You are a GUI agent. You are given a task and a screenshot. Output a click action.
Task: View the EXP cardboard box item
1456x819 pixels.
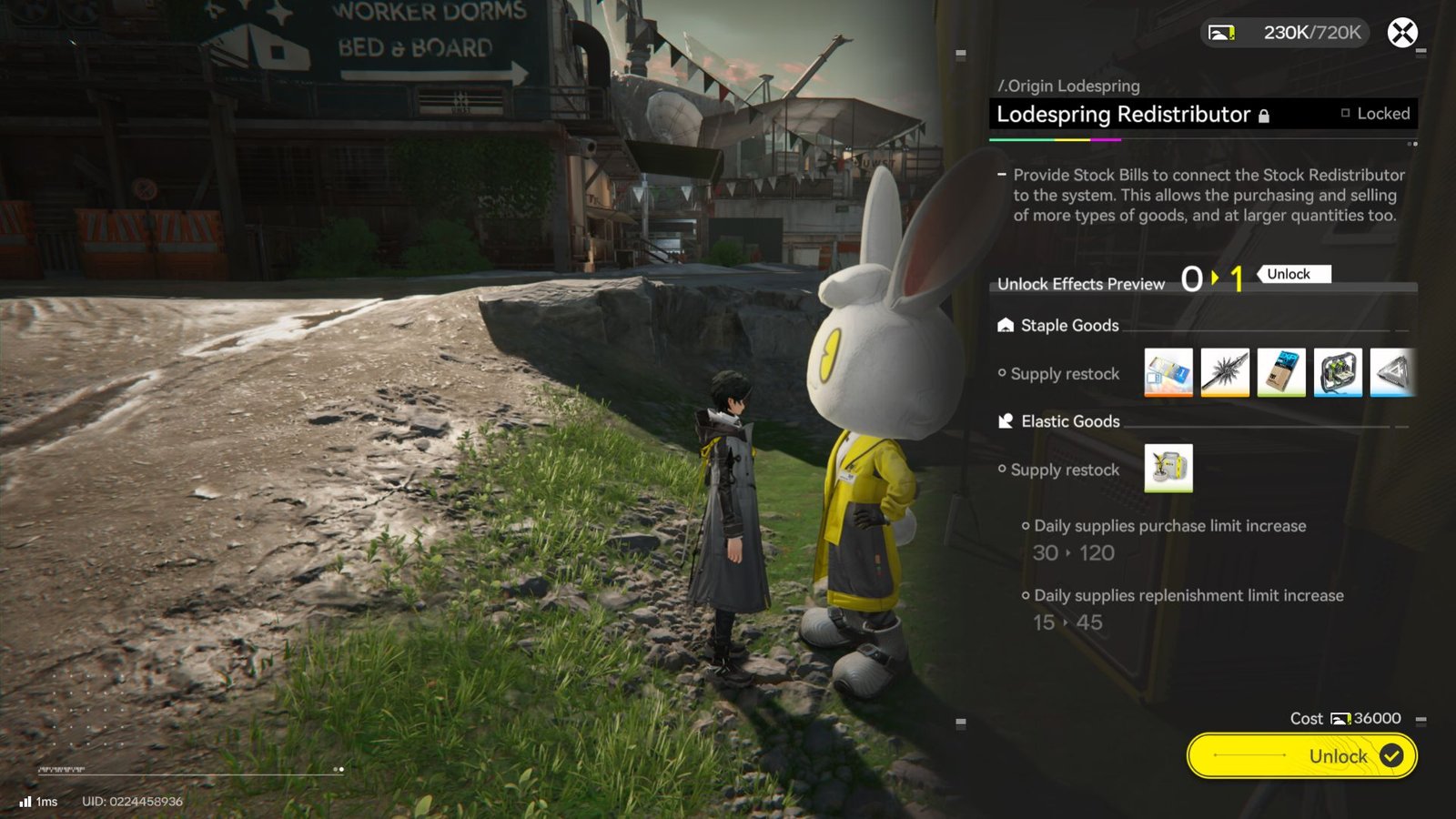click(1280, 372)
